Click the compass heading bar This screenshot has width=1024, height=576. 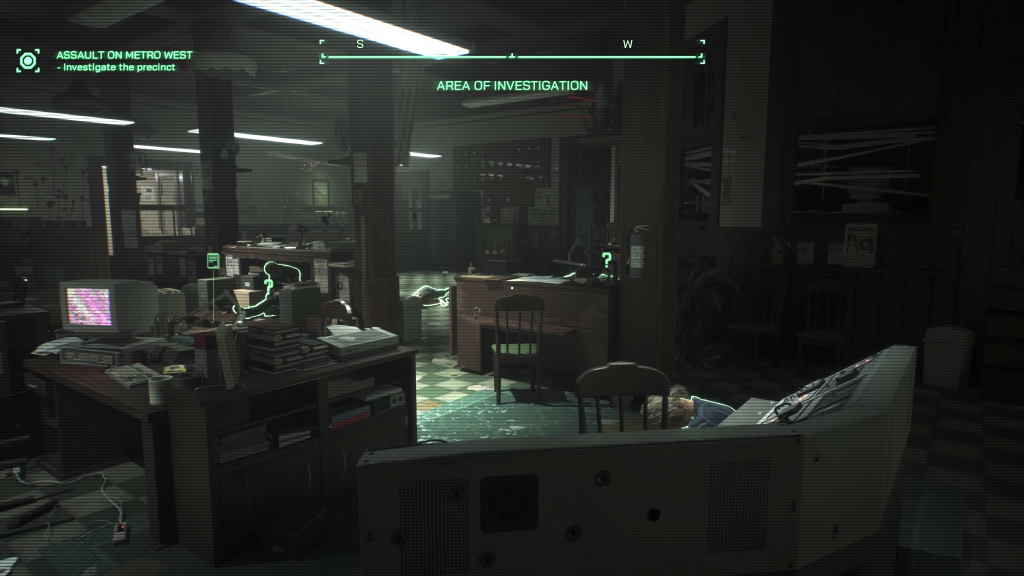(512, 56)
